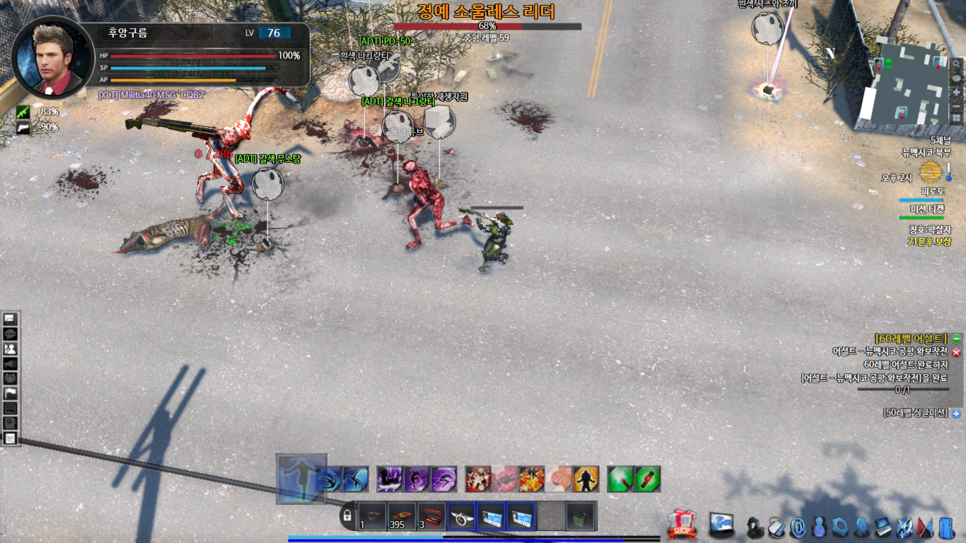Image resolution: width=966 pixels, height=543 pixels.
Task: Select the red toolbox item slot
Action: 431,517
